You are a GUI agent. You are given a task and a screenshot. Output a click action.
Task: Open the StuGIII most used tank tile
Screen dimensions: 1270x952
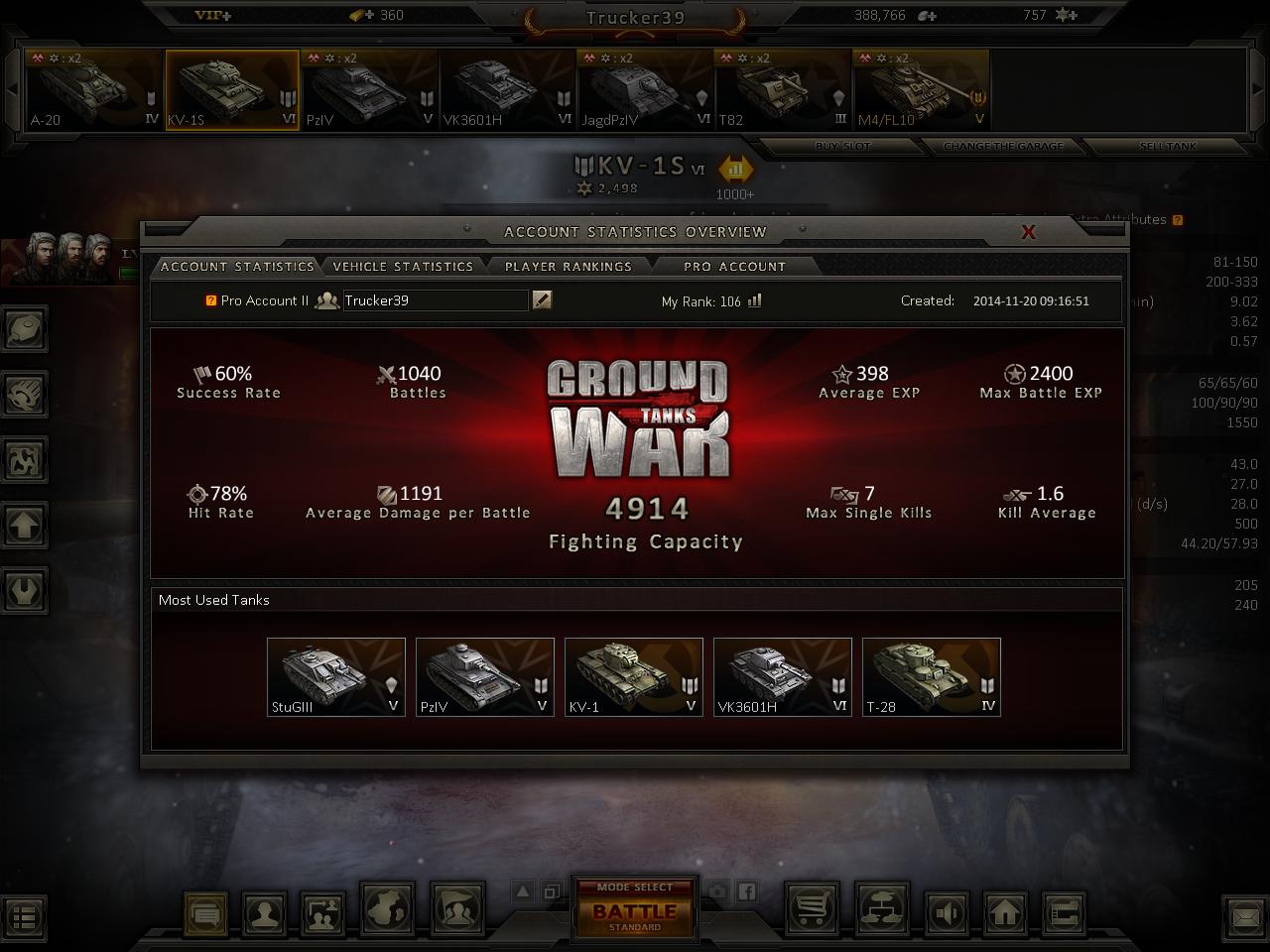pos(336,677)
